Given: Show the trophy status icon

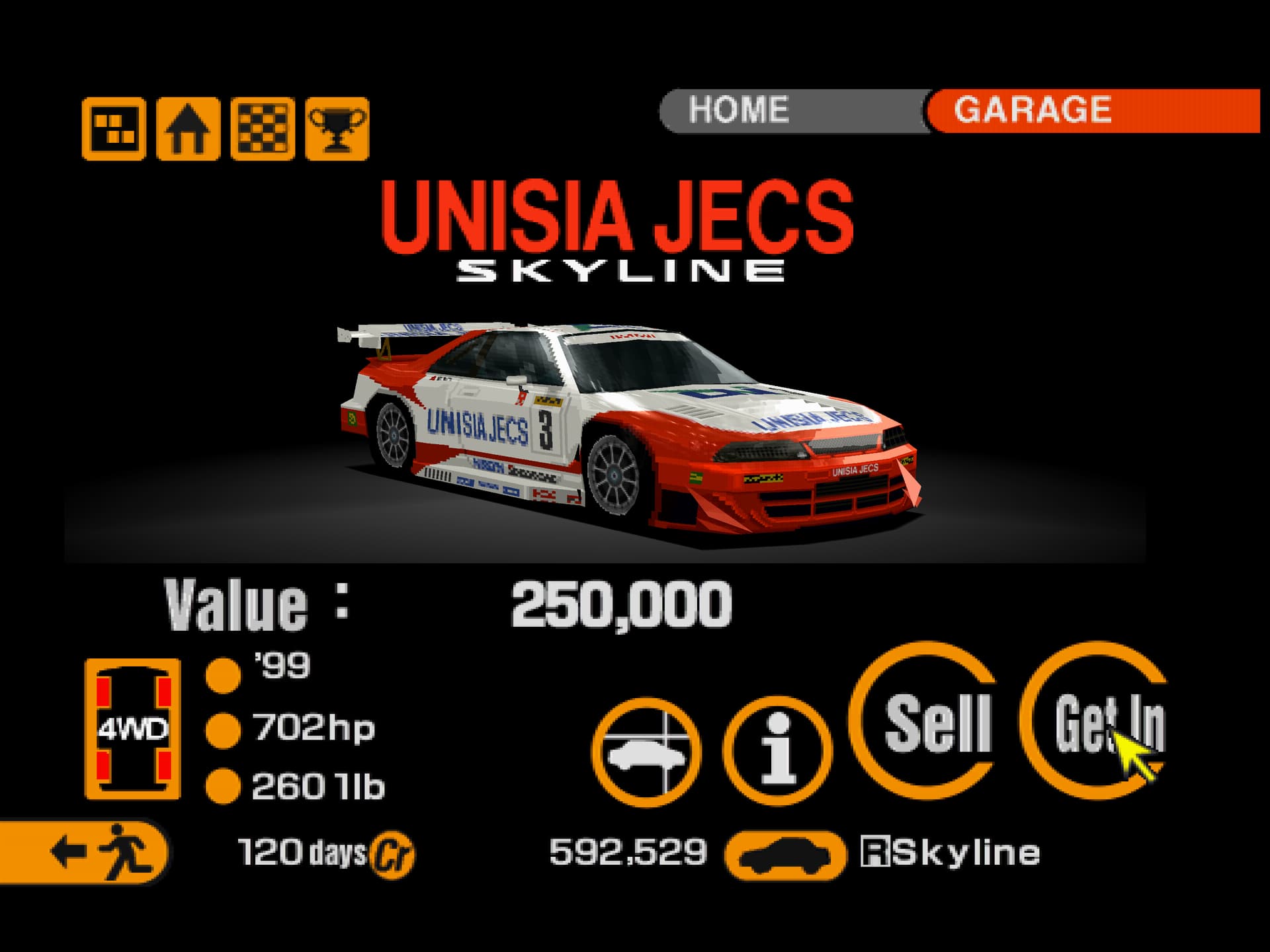Looking at the screenshot, I should (337, 128).
